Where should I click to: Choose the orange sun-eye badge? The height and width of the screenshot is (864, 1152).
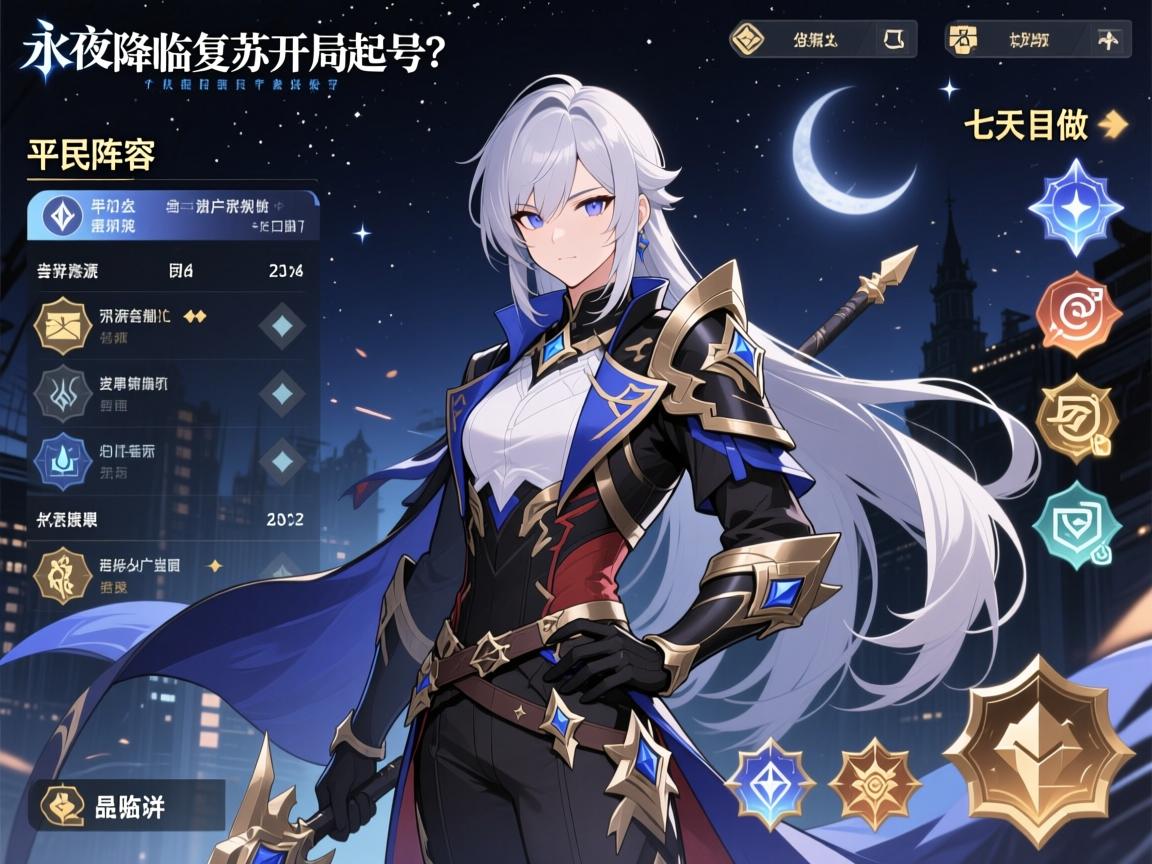[x=874, y=785]
